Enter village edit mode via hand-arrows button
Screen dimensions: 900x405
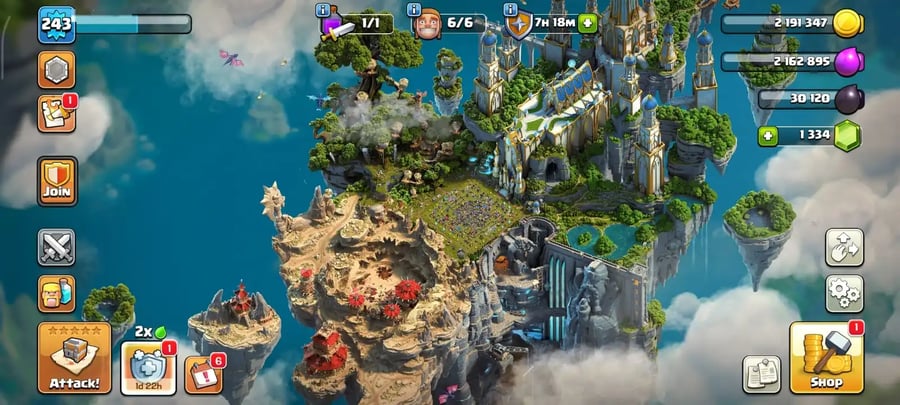844,247
